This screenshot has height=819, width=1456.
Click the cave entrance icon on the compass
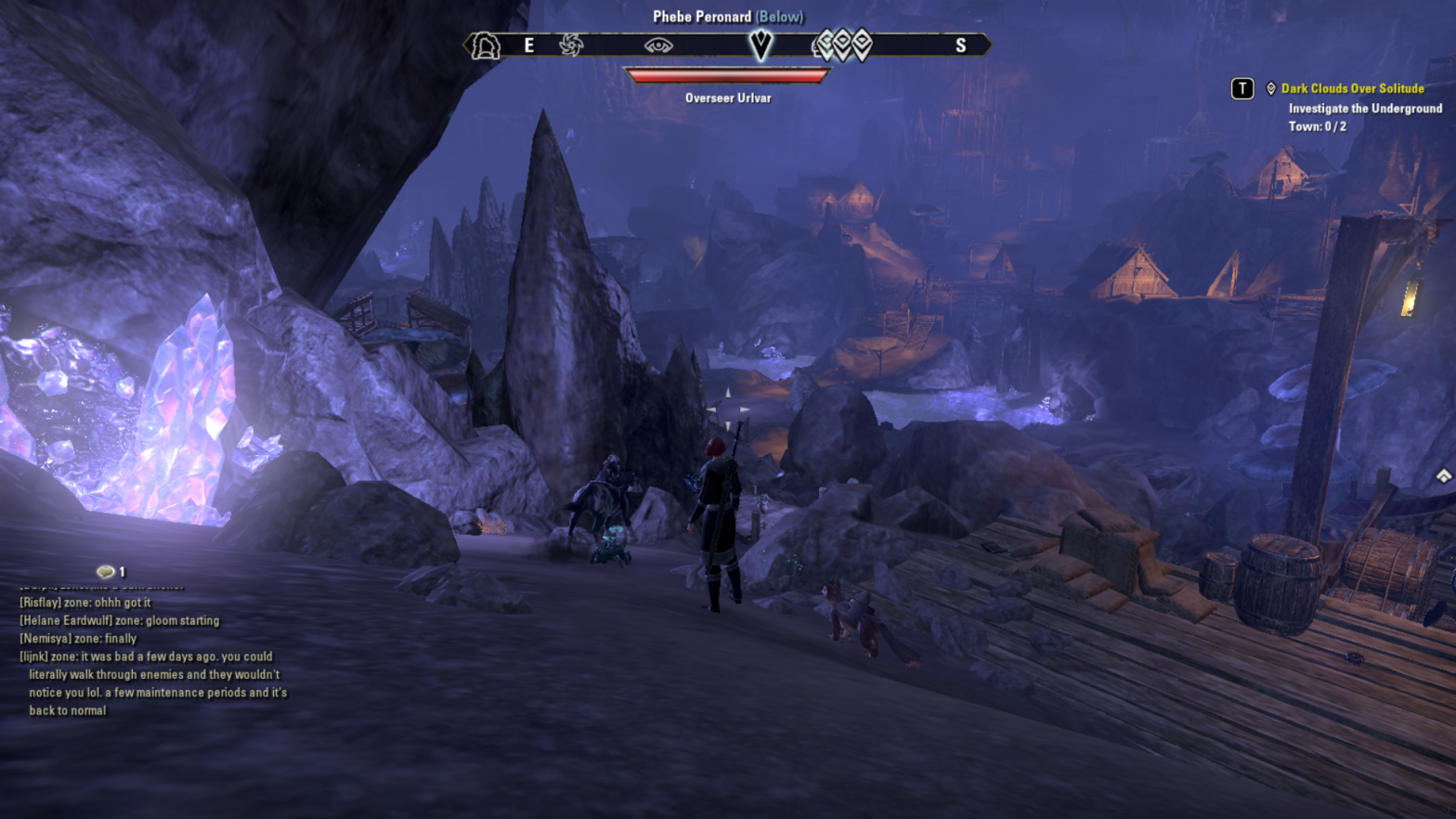coord(486,45)
